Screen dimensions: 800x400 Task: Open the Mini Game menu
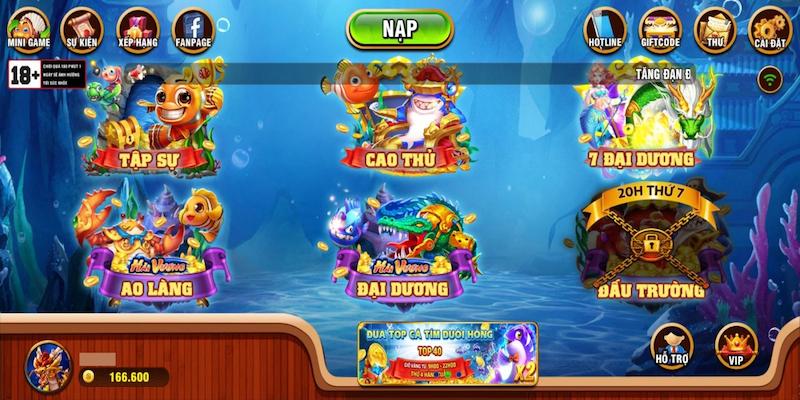29,27
